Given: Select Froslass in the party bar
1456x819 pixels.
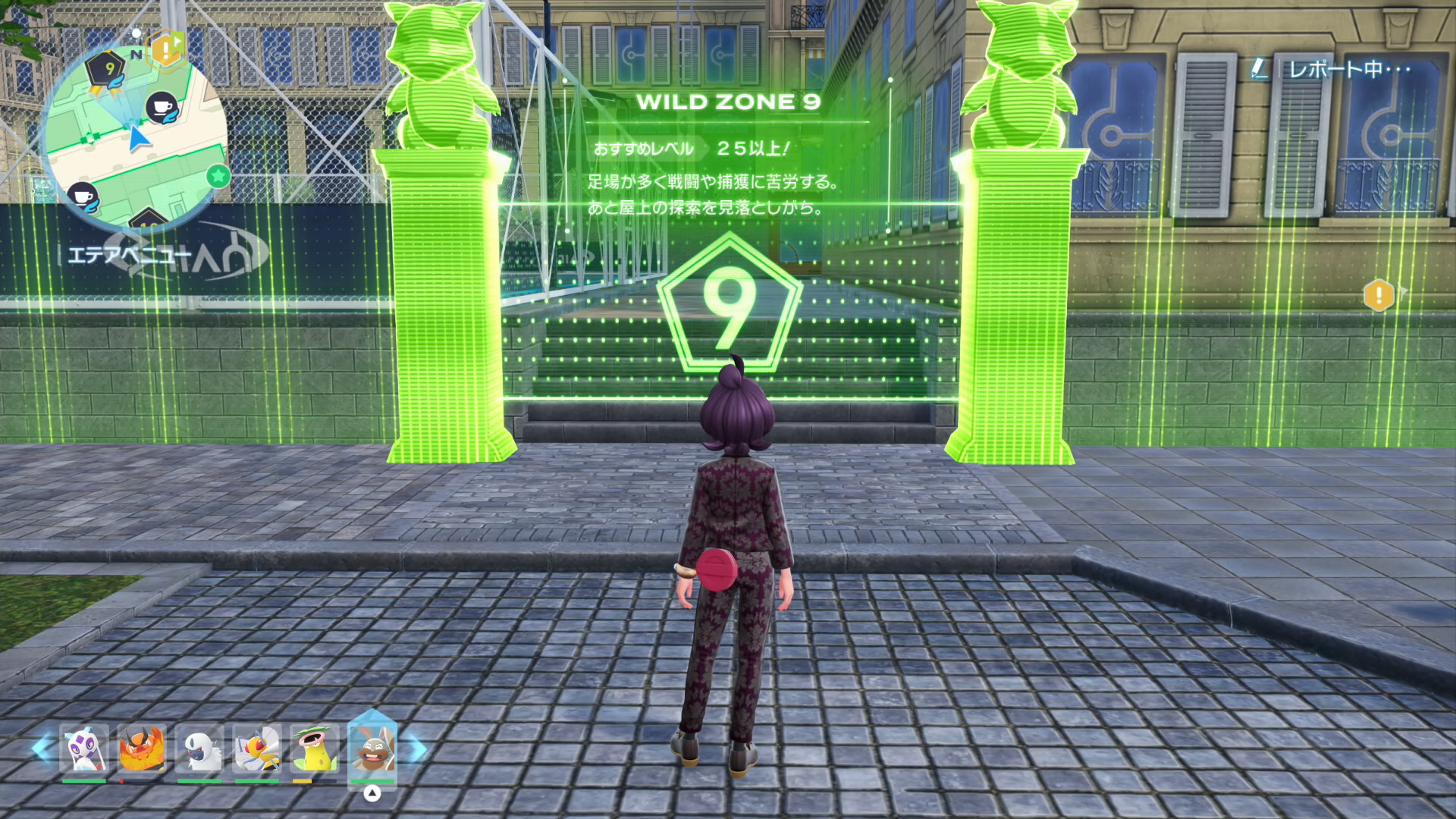Looking at the screenshot, I should [x=83, y=749].
